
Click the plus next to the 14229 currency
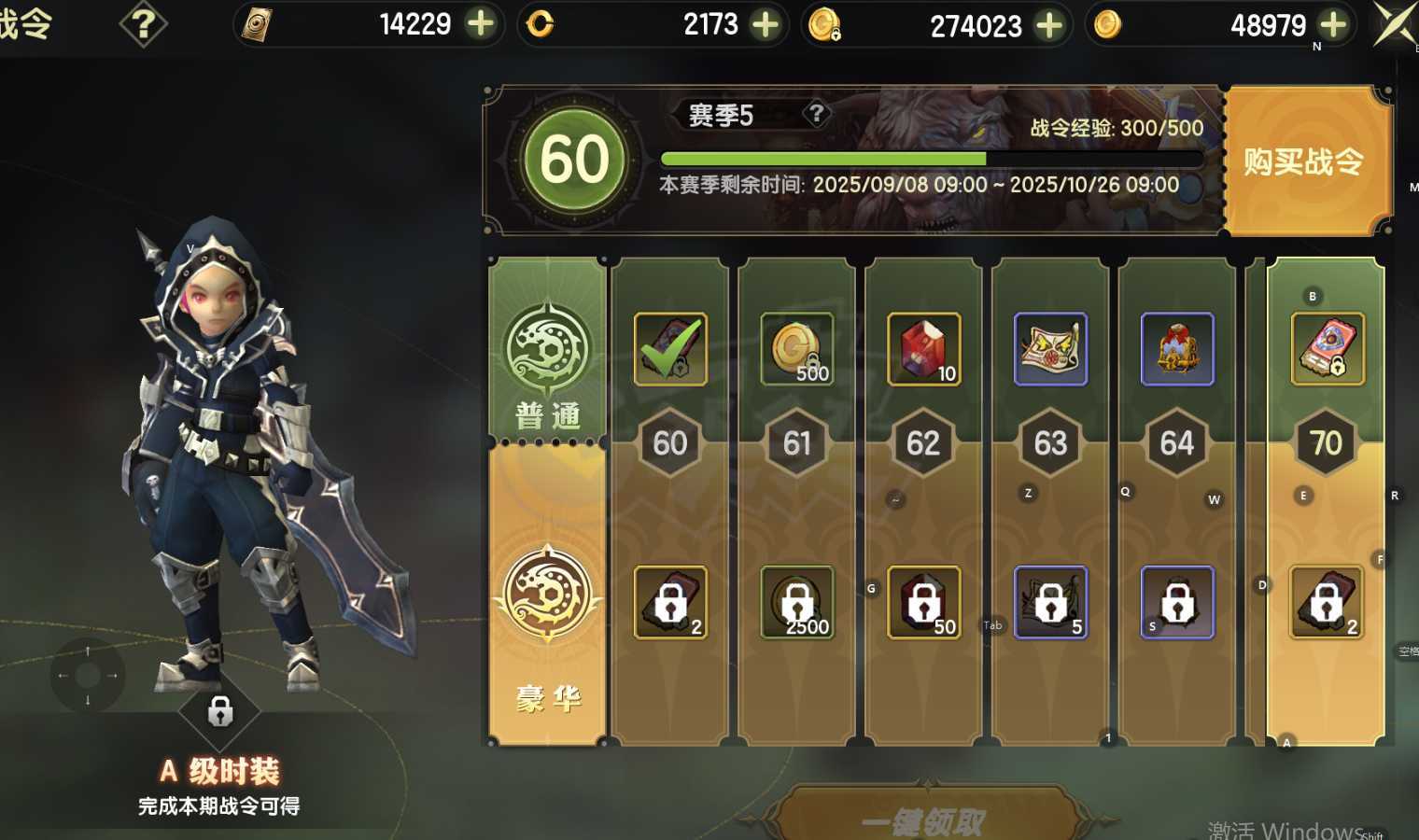click(482, 23)
